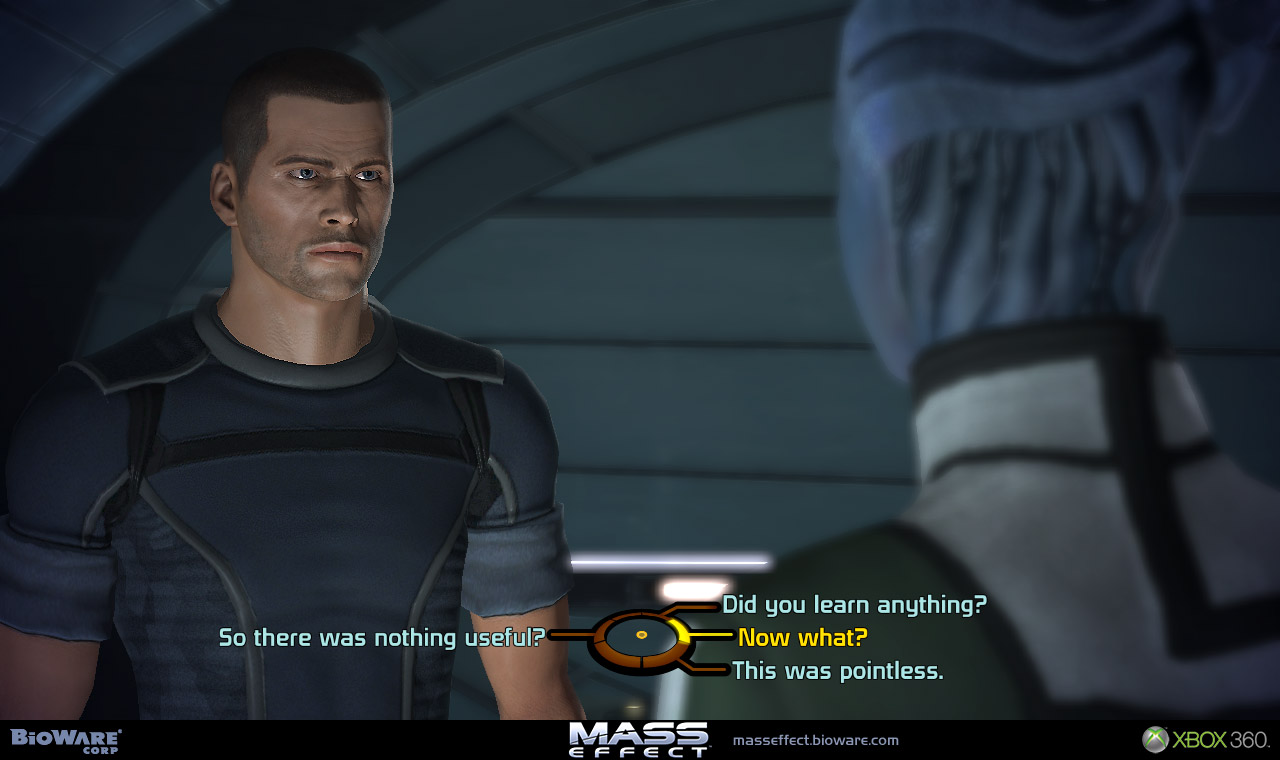Screen dimensions: 1280x760
Task: Ask "So there was nothing useful?"
Action: [381, 637]
